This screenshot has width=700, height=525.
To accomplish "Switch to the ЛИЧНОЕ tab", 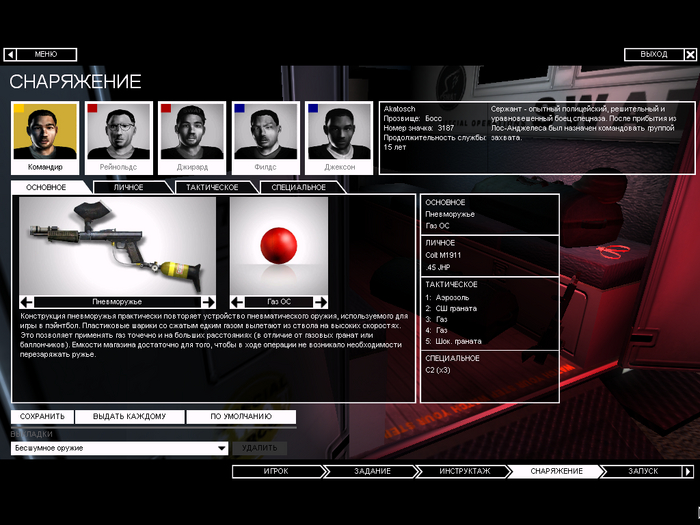I will 128,187.
